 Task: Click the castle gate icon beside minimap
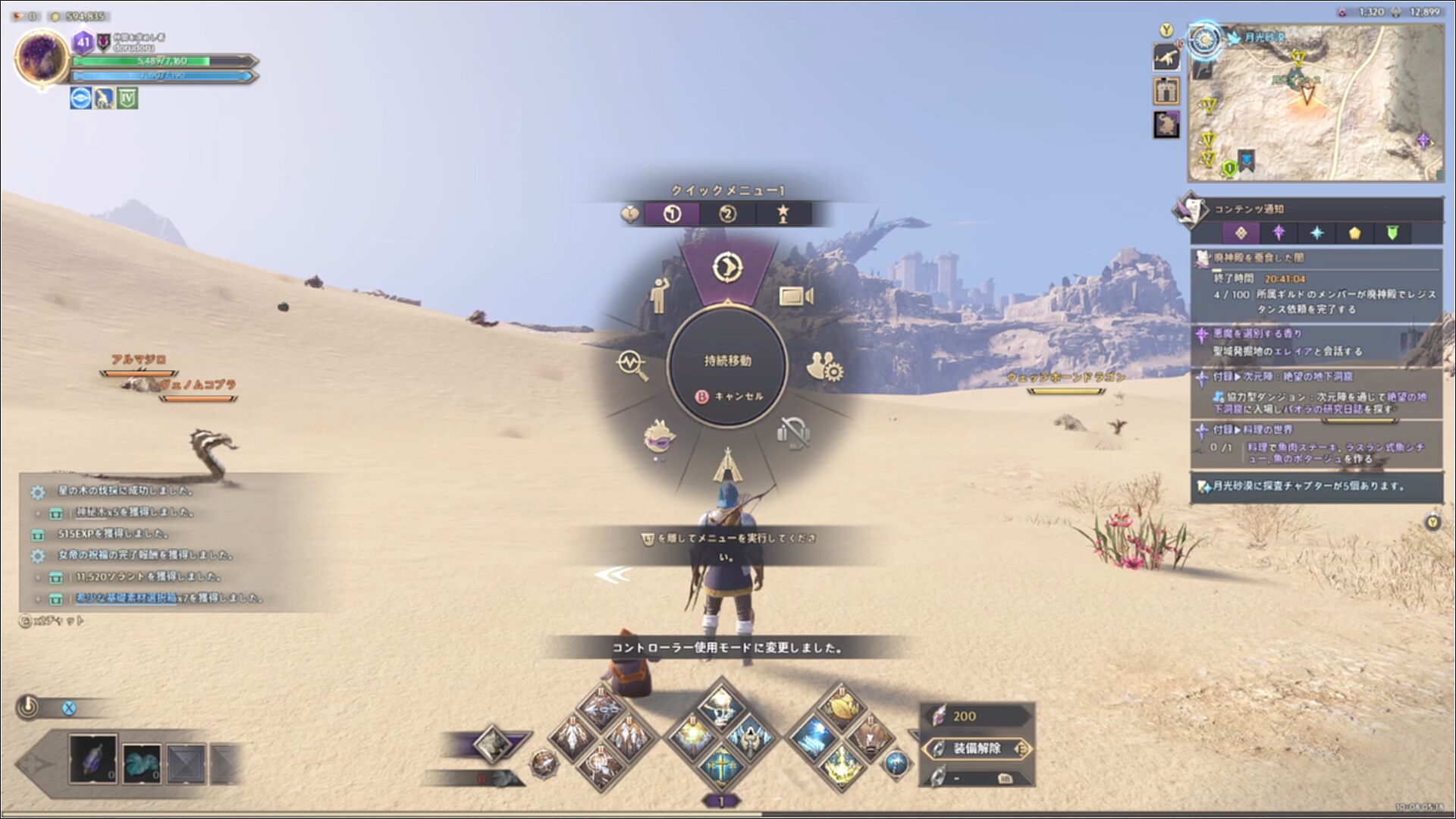pos(1166,91)
